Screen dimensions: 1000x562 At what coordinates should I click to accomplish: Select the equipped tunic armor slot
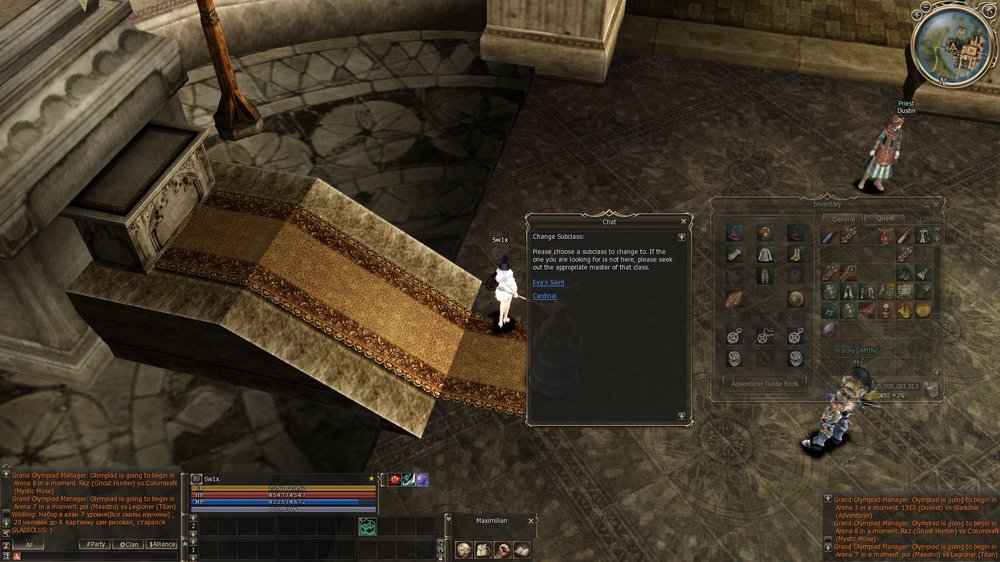click(765, 254)
